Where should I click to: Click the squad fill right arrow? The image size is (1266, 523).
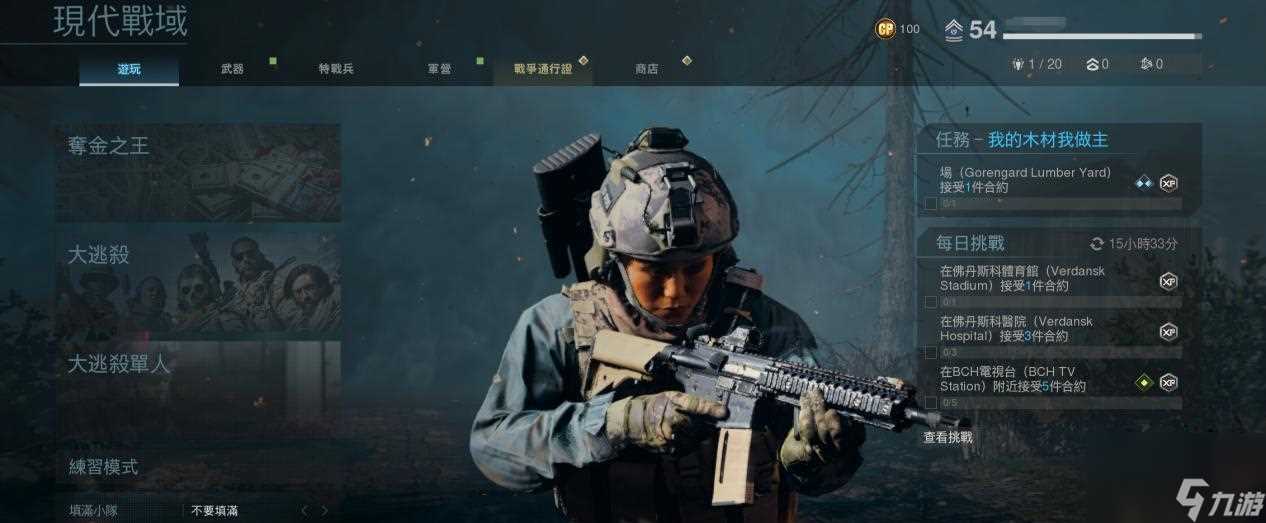click(324, 510)
